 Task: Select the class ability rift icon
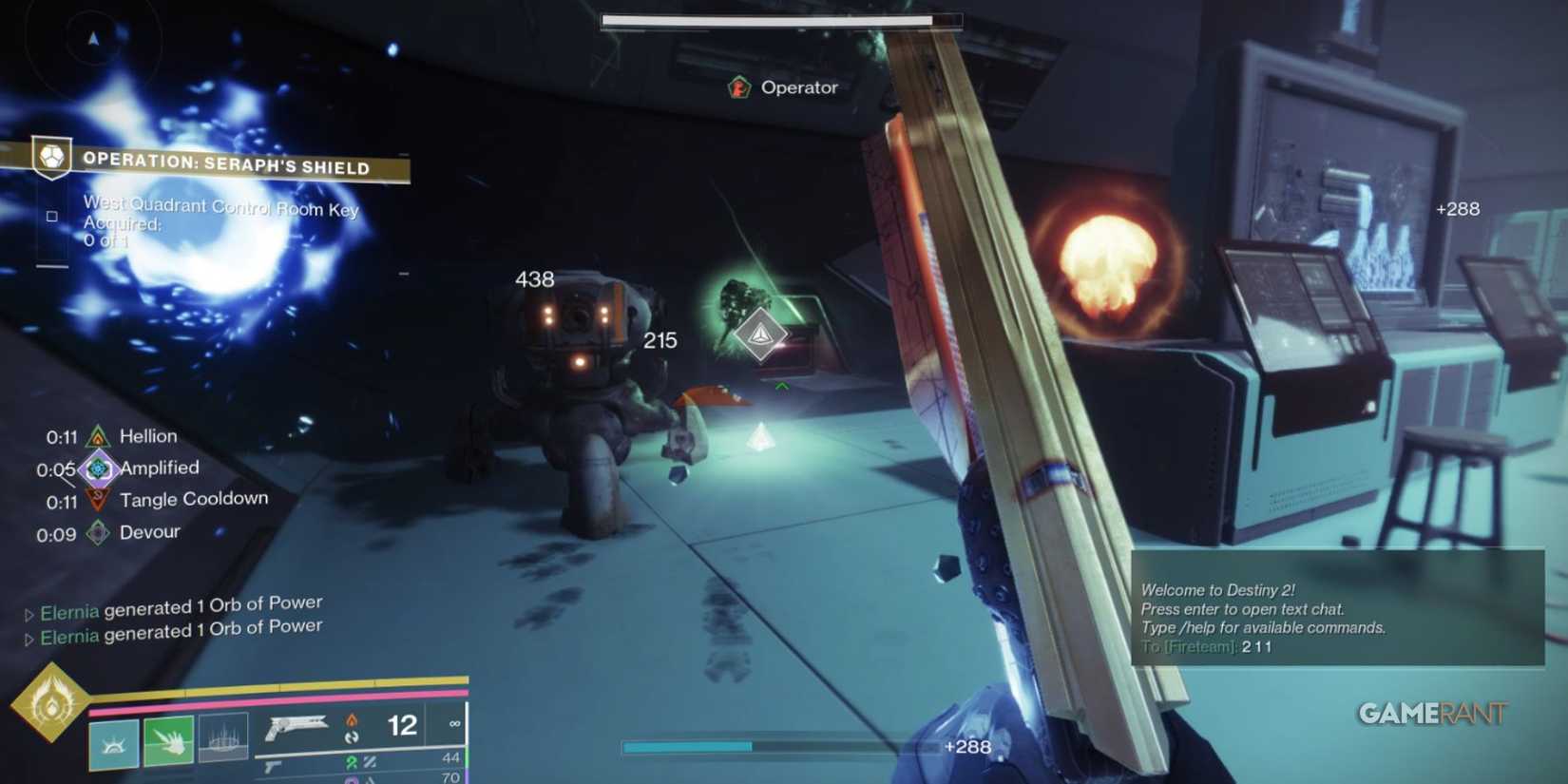click(113, 744)
